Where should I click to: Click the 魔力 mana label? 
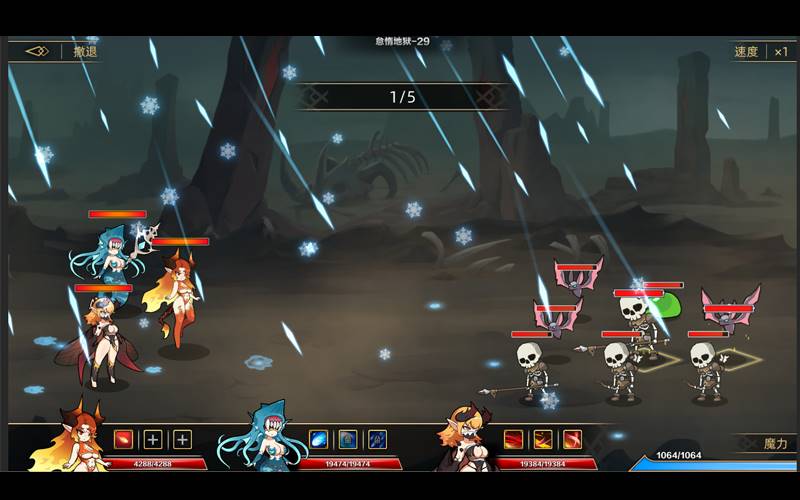coord(776,443)
